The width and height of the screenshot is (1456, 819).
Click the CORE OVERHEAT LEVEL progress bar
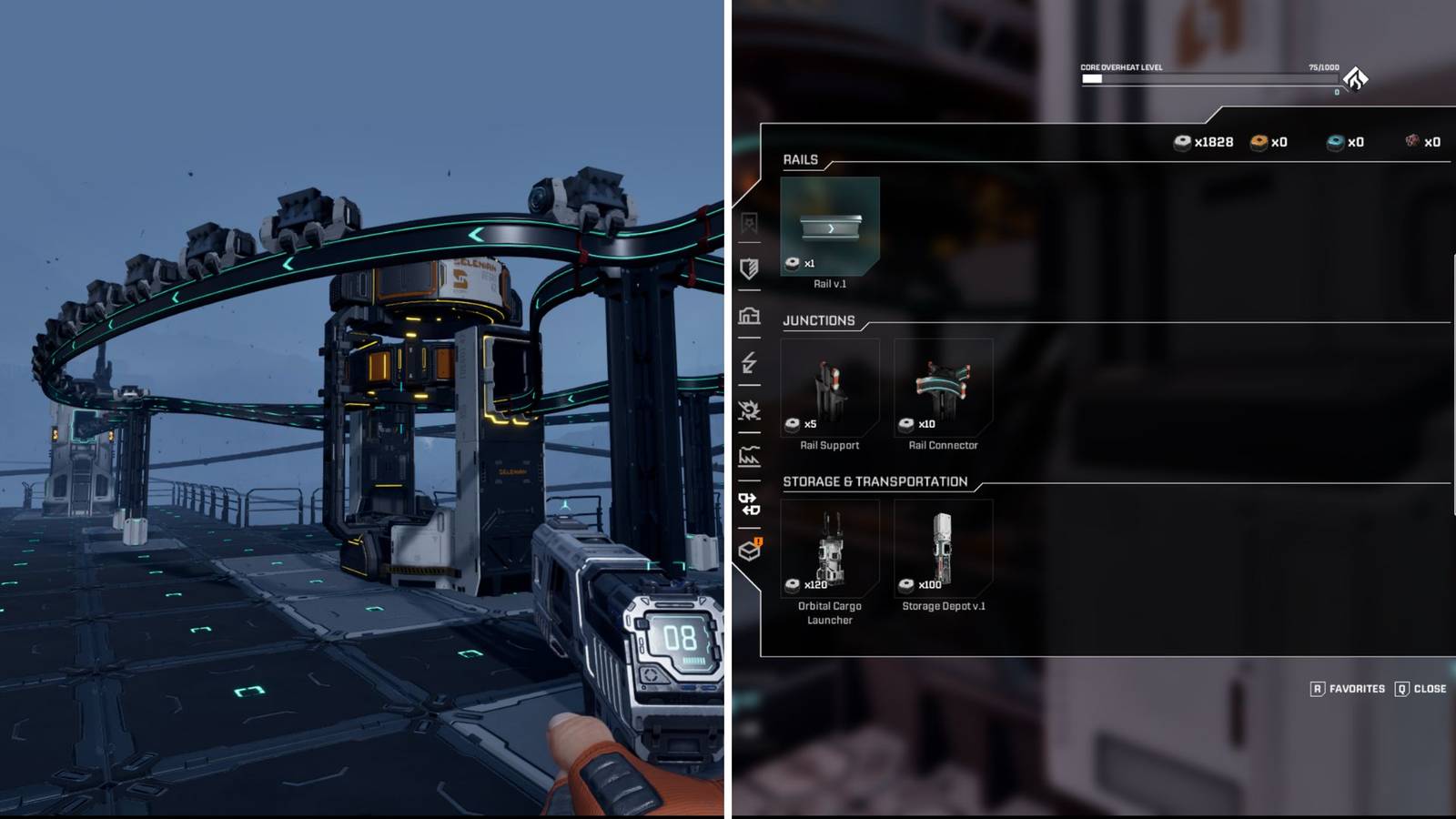(x=1210, y=79)
